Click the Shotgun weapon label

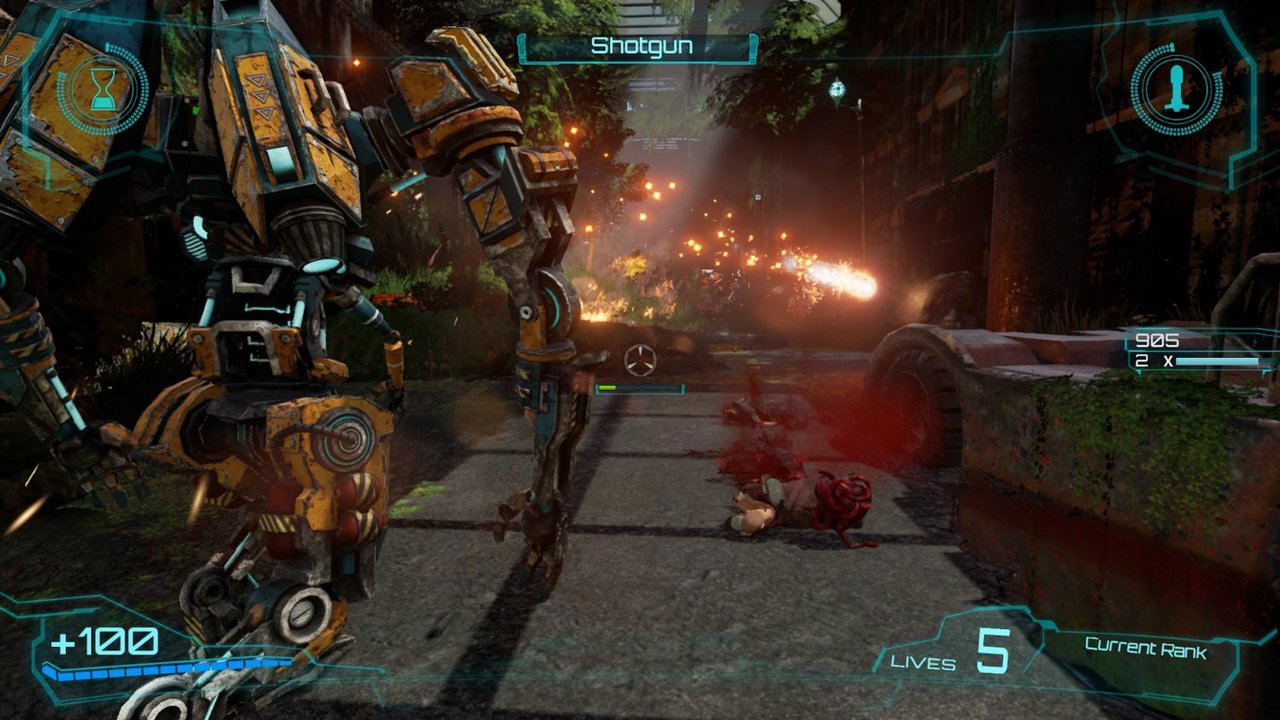tap(641, 47)
